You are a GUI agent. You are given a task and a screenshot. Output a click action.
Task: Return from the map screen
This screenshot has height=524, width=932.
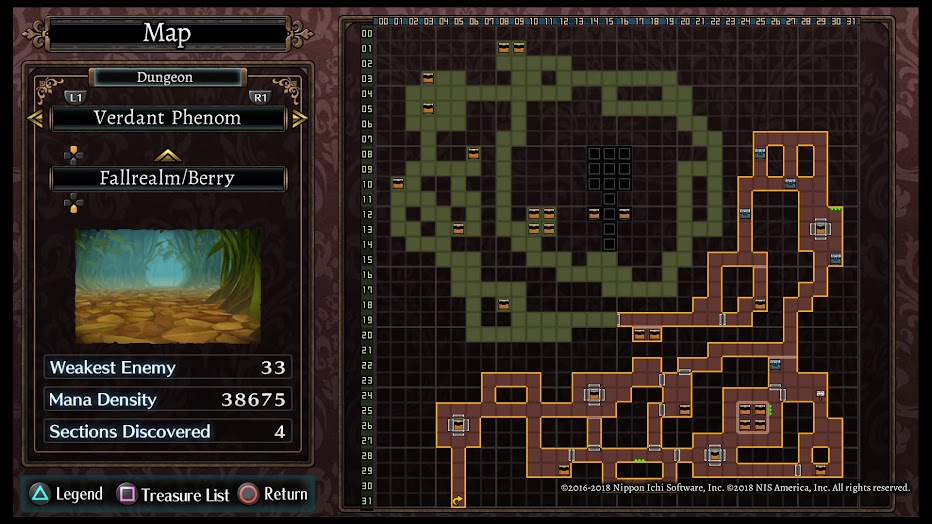pos(273,494)
